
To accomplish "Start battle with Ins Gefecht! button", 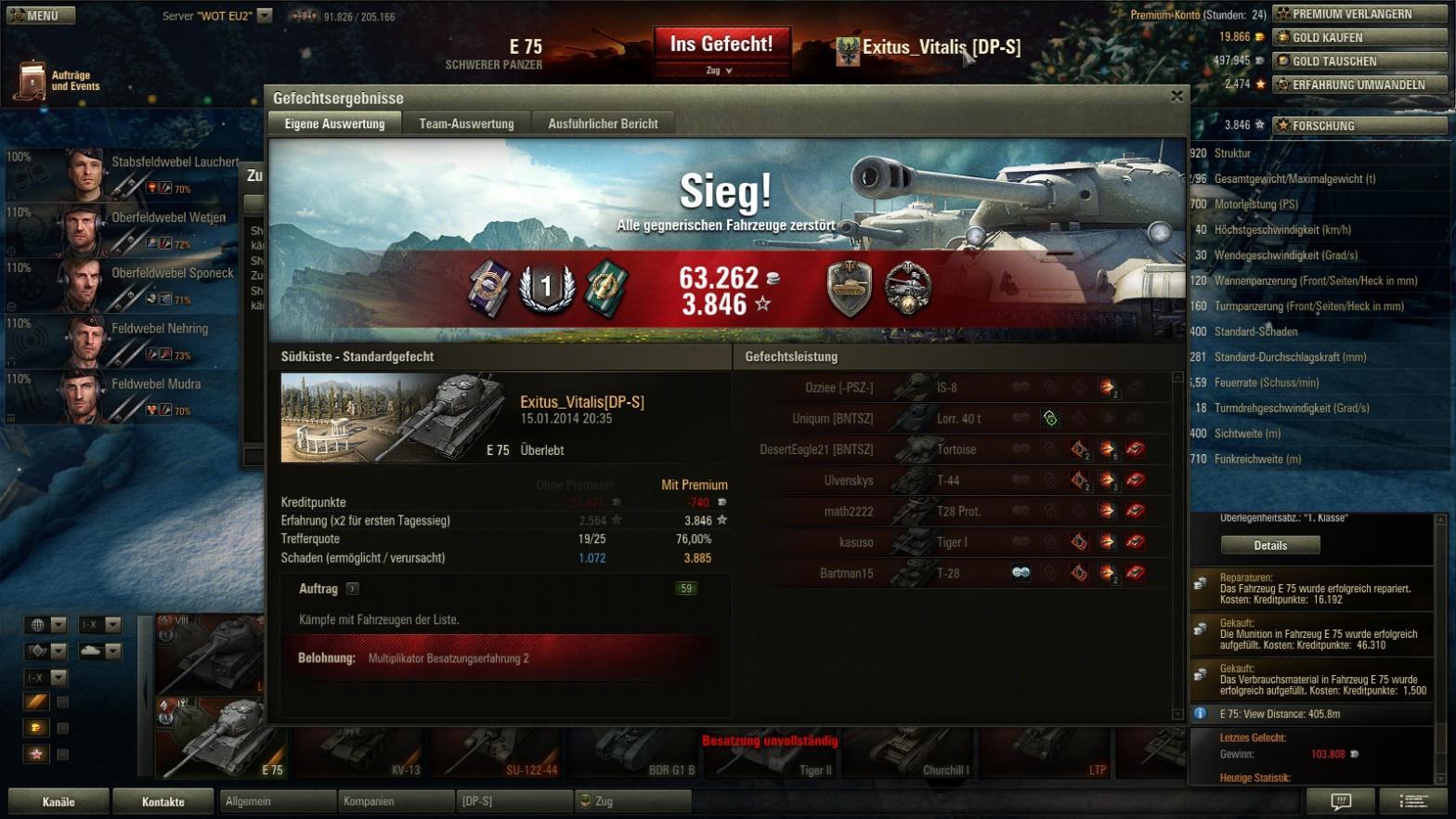I will [x=721, y=45].
